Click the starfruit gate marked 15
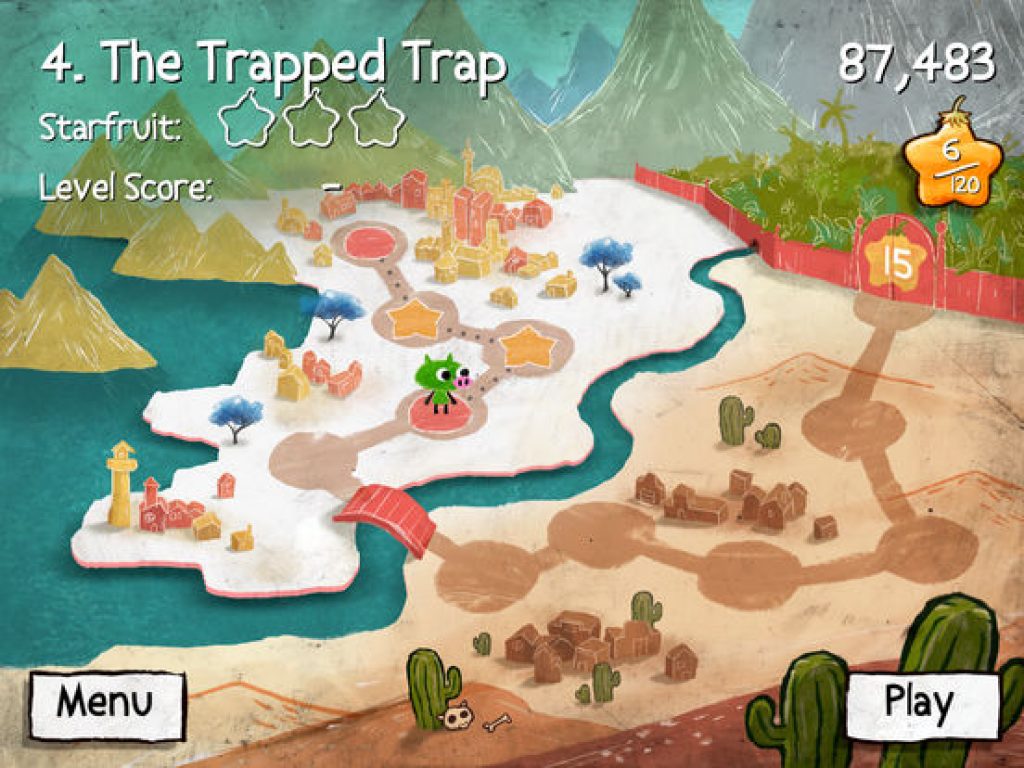This screenshot has width=1024, height=768. point(898,262)
